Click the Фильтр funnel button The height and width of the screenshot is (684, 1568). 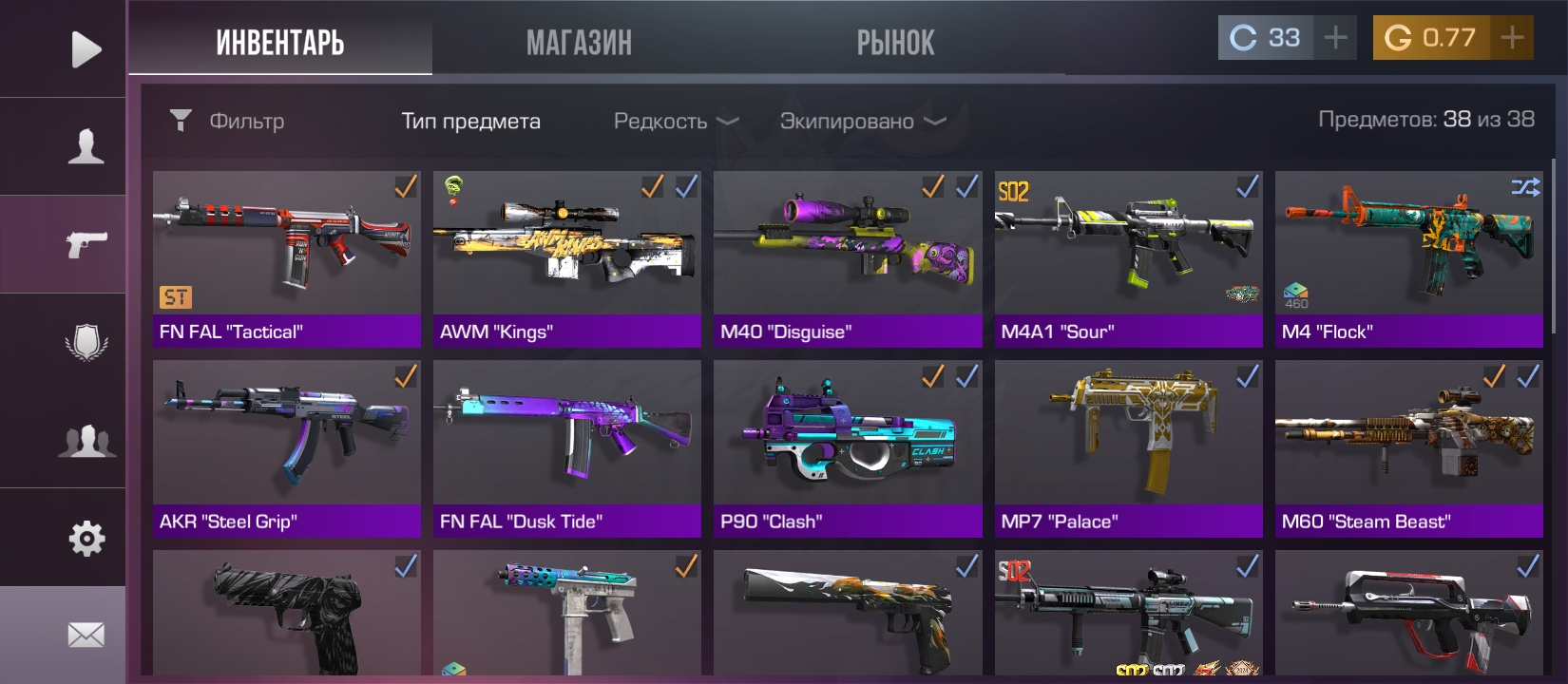[181, 120]
